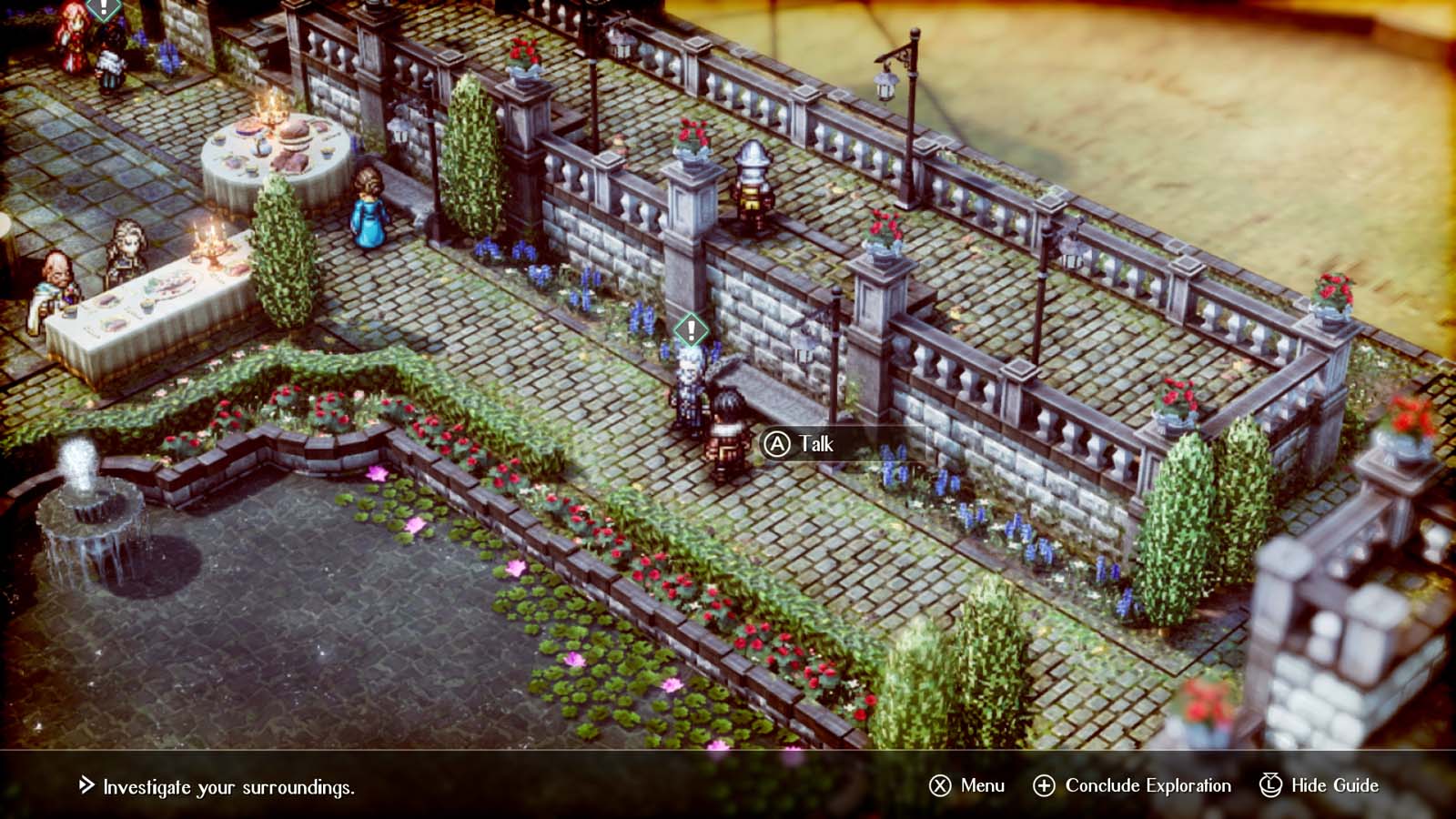Click the L button icon beside Hide Guide
Viewport: 1456px width, 819px height.
point(1271,784)
